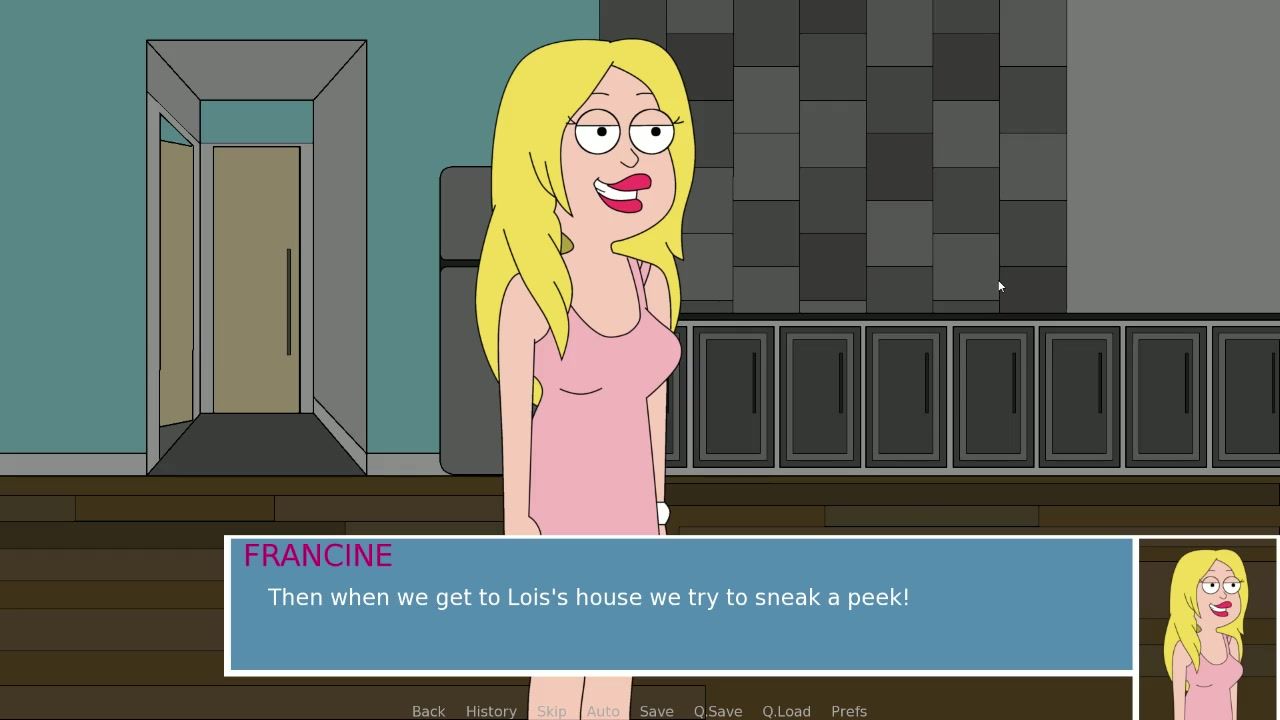The height and width of the screenshot is (720, 1280).
Task: Quick load with Q.Load
Action: pyautogui.click(x=786, y=711)
